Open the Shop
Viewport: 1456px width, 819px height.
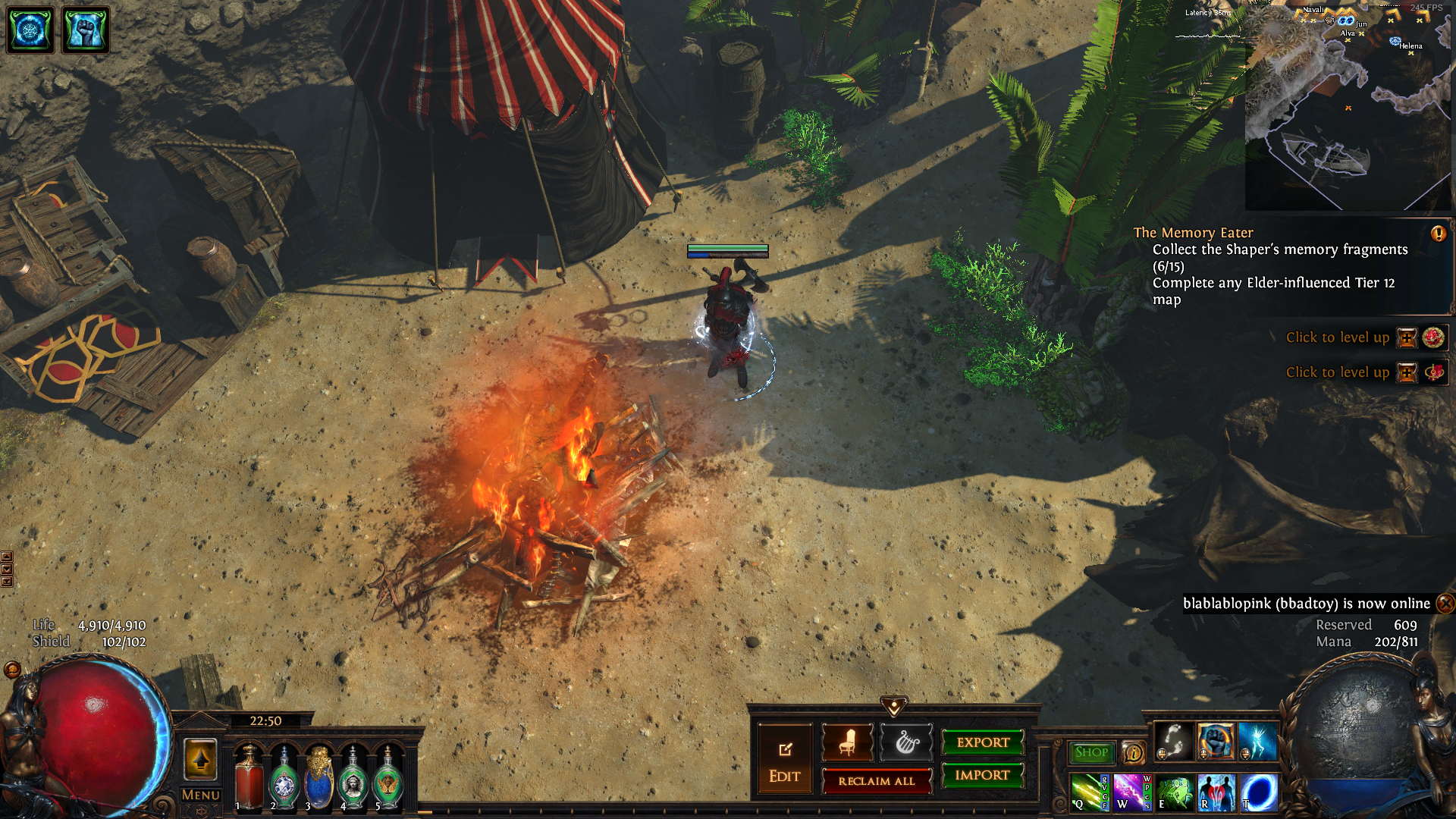(1091, 752)
